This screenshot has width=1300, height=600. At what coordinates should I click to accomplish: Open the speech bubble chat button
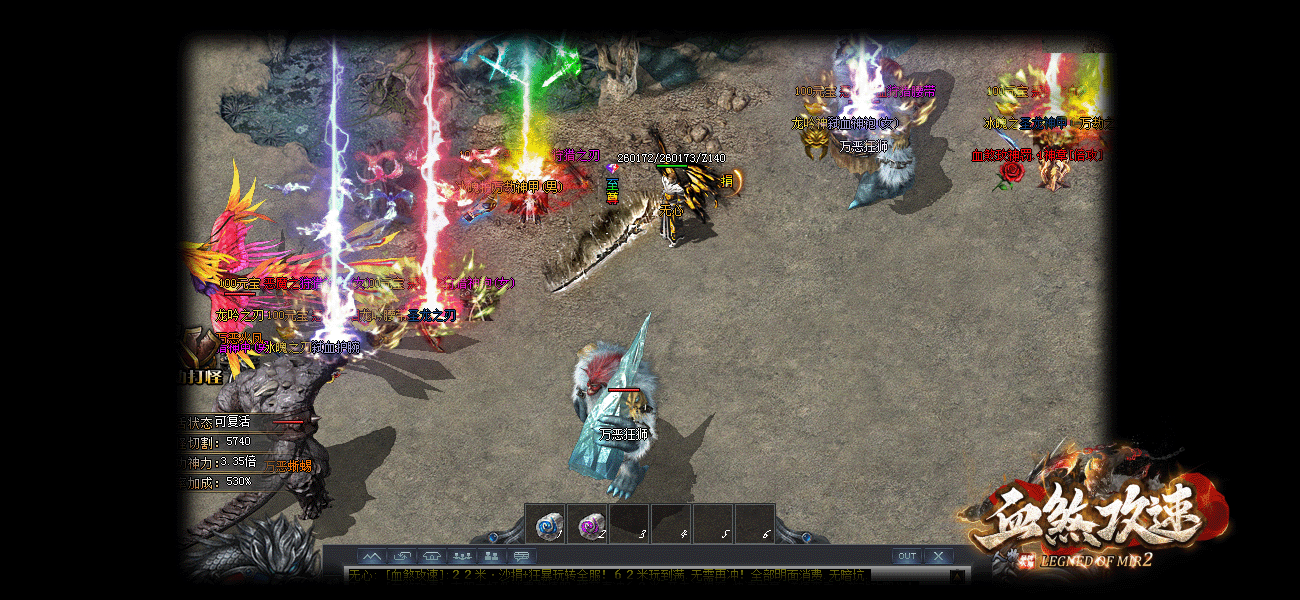[x=522, y=556]
